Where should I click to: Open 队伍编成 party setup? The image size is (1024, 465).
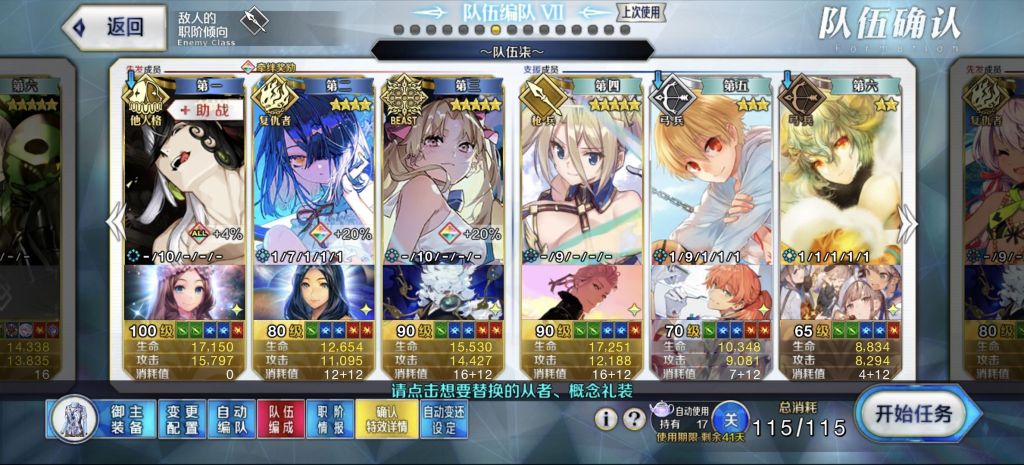(x=281, y=420)
